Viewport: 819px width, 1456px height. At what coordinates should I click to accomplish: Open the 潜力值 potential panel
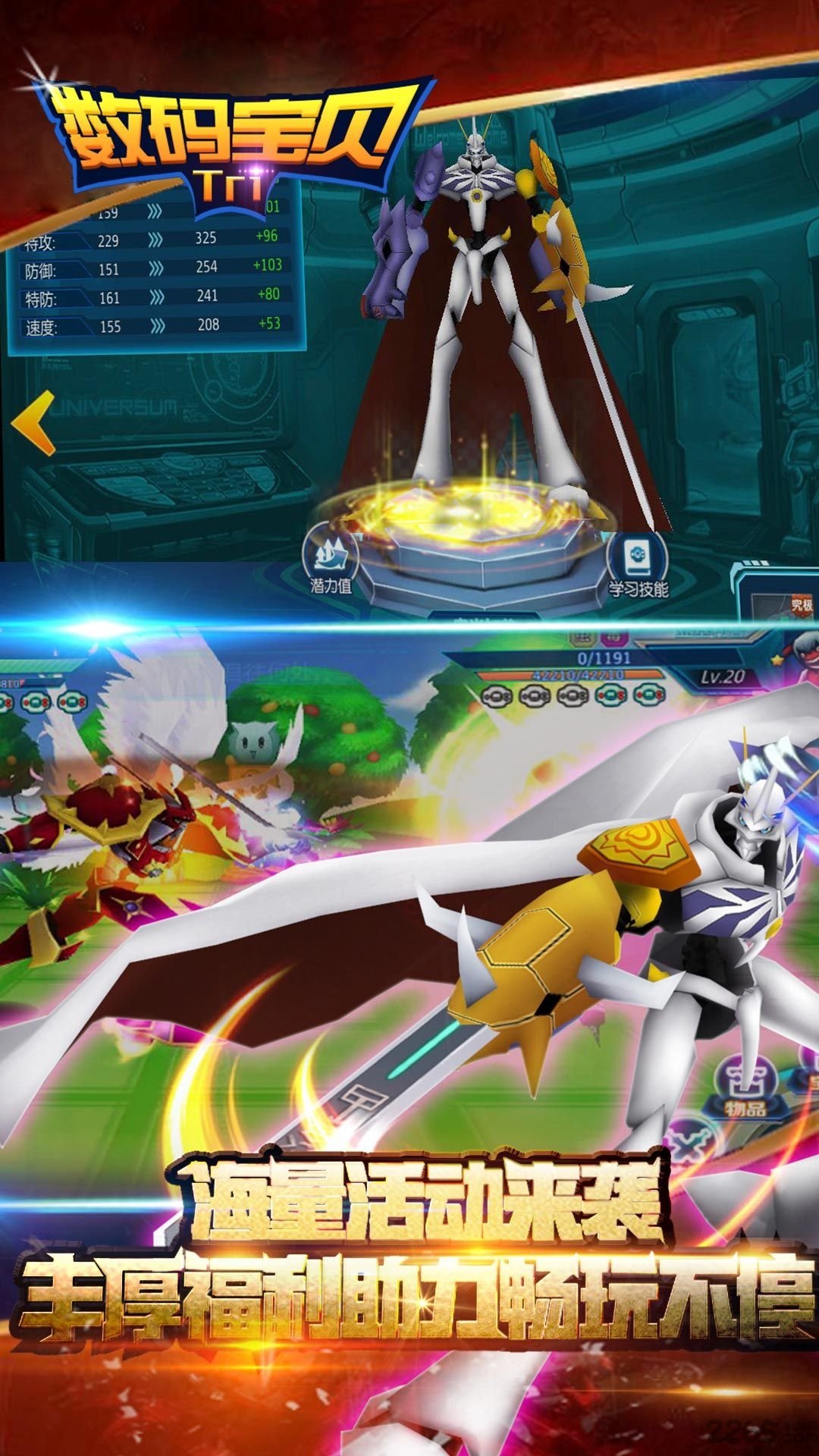pyautogui.click(x=331, y=561)
